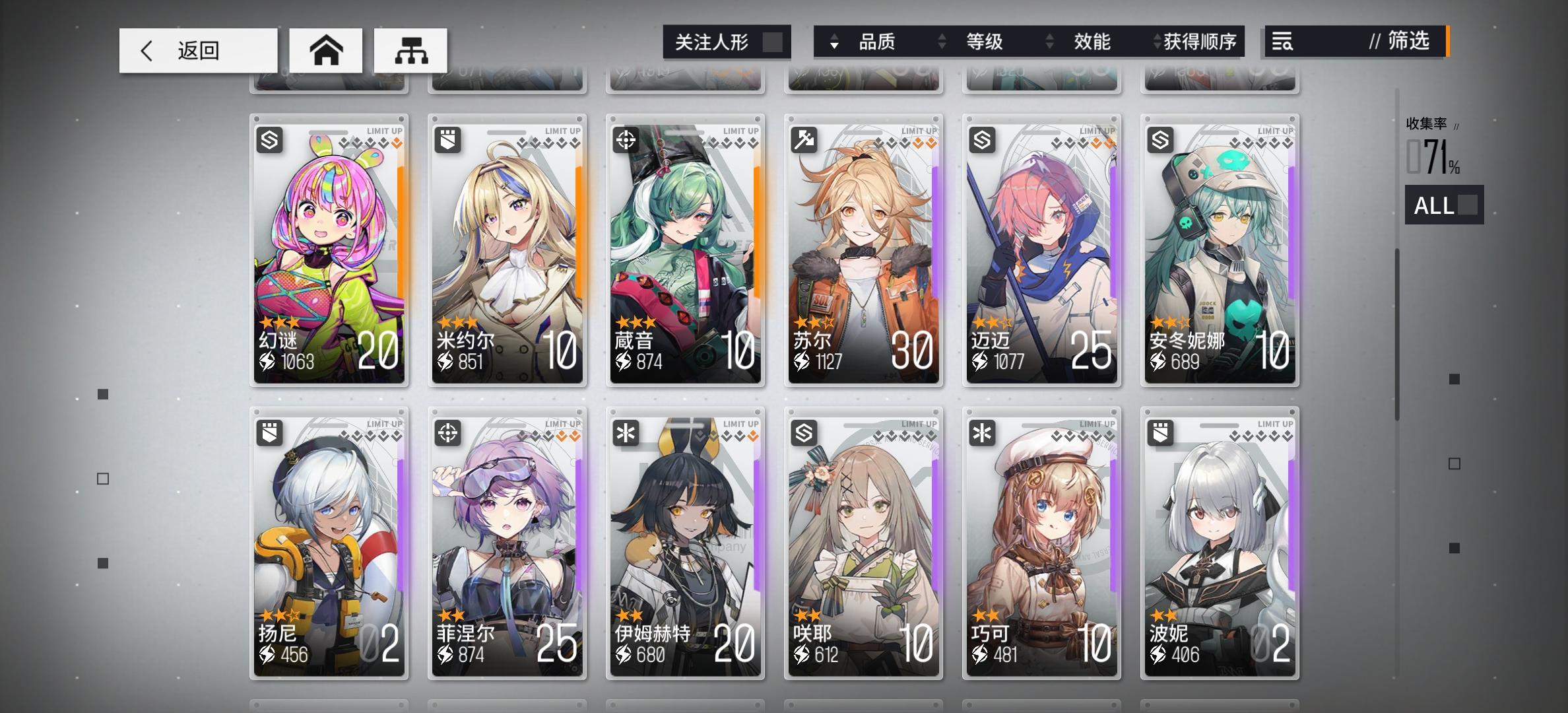Click the snowflake class icon on 伊姆赫特's card
Screen dimensions: 1568x713
626,432
